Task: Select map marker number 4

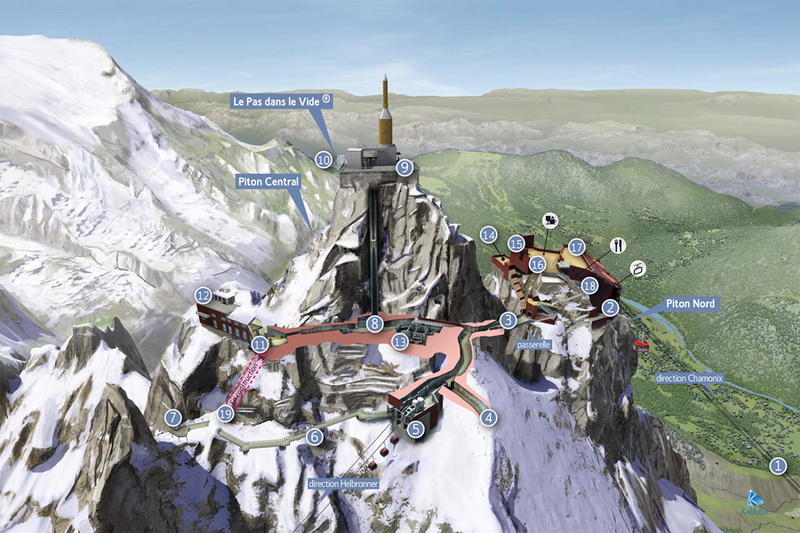Action: coord(488,418)
